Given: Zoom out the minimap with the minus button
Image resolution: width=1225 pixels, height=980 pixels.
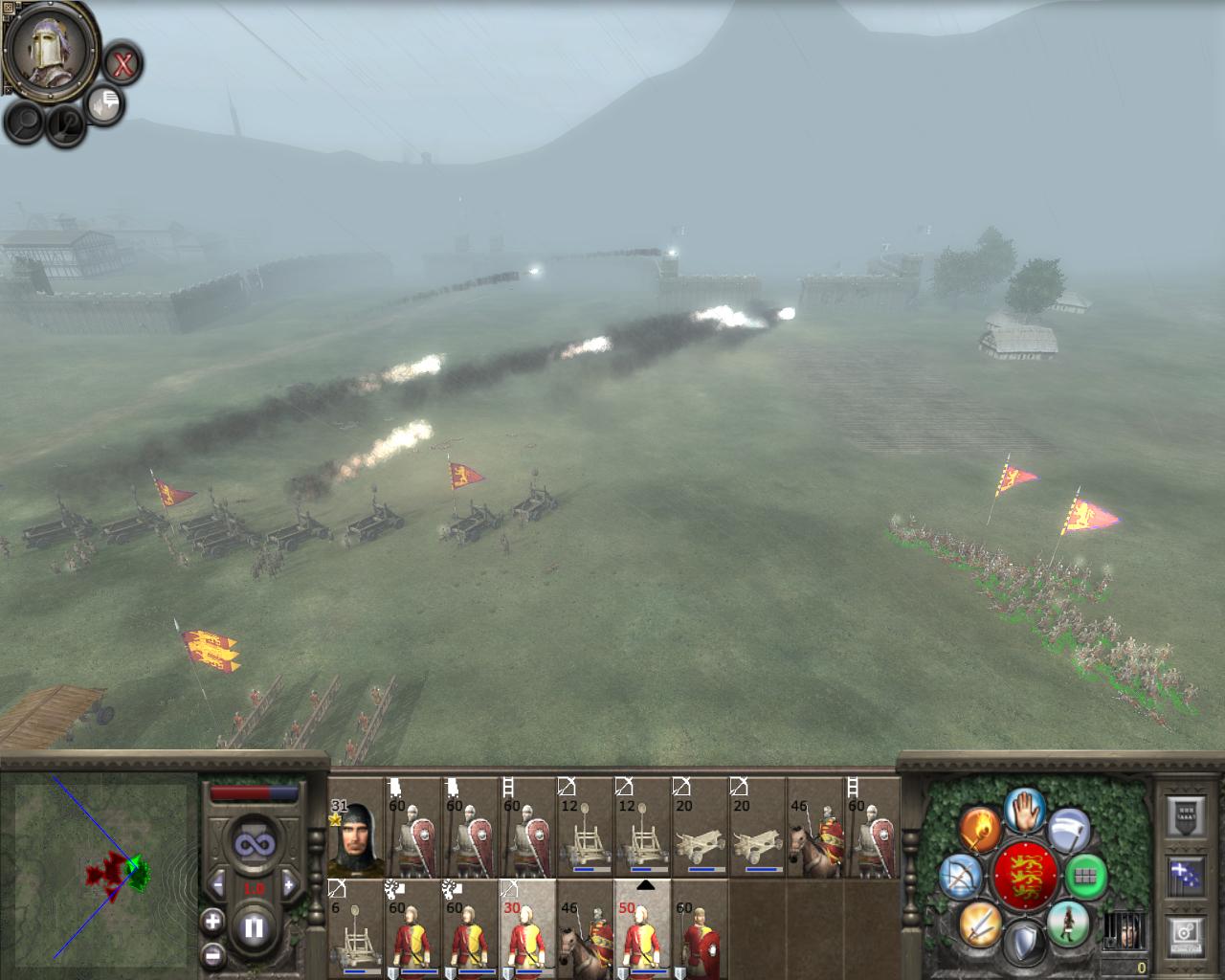Looking at the screenshot, I should pos(212,955).
